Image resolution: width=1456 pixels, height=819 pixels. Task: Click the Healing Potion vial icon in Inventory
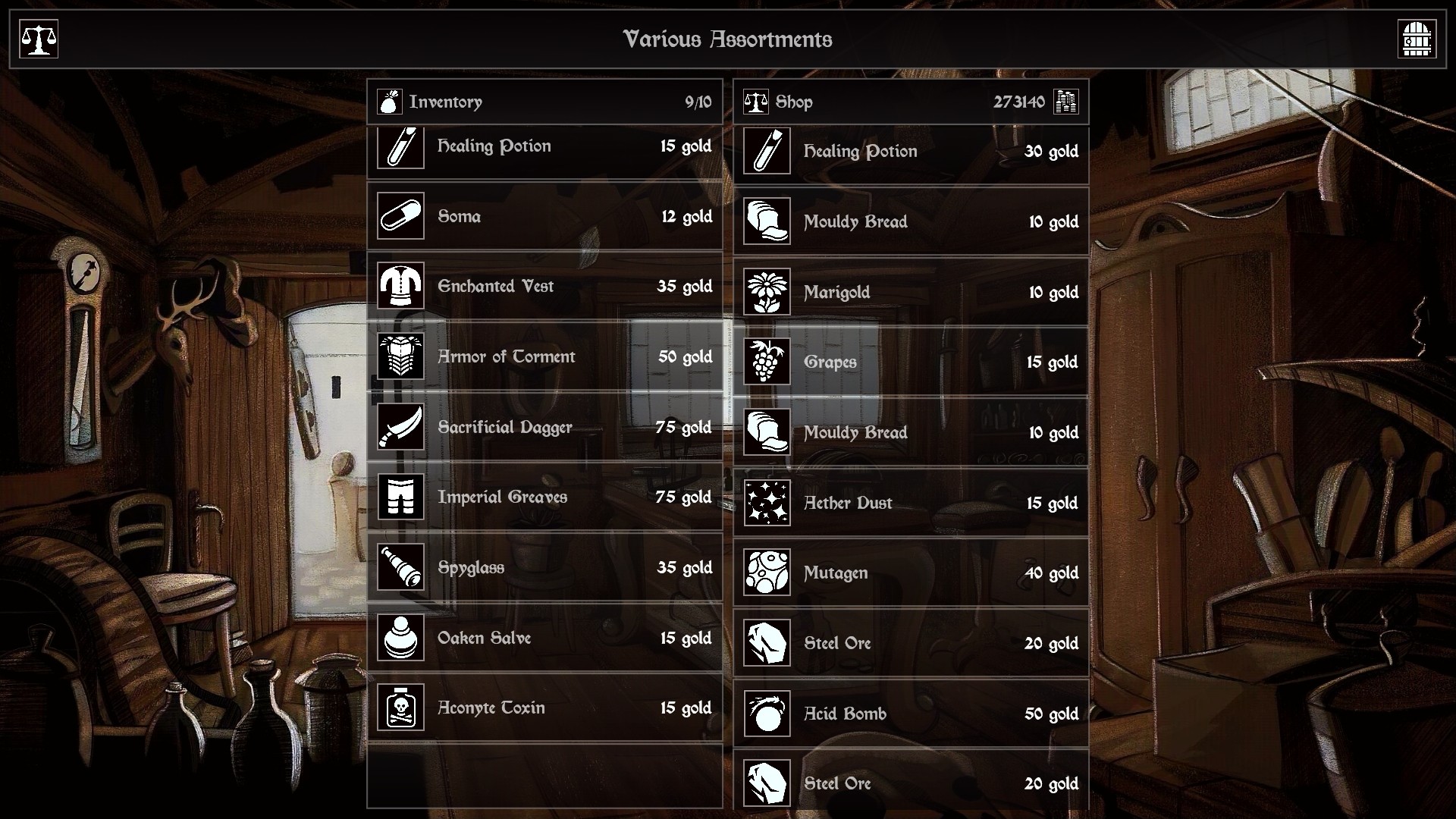[x=400, y=146]
